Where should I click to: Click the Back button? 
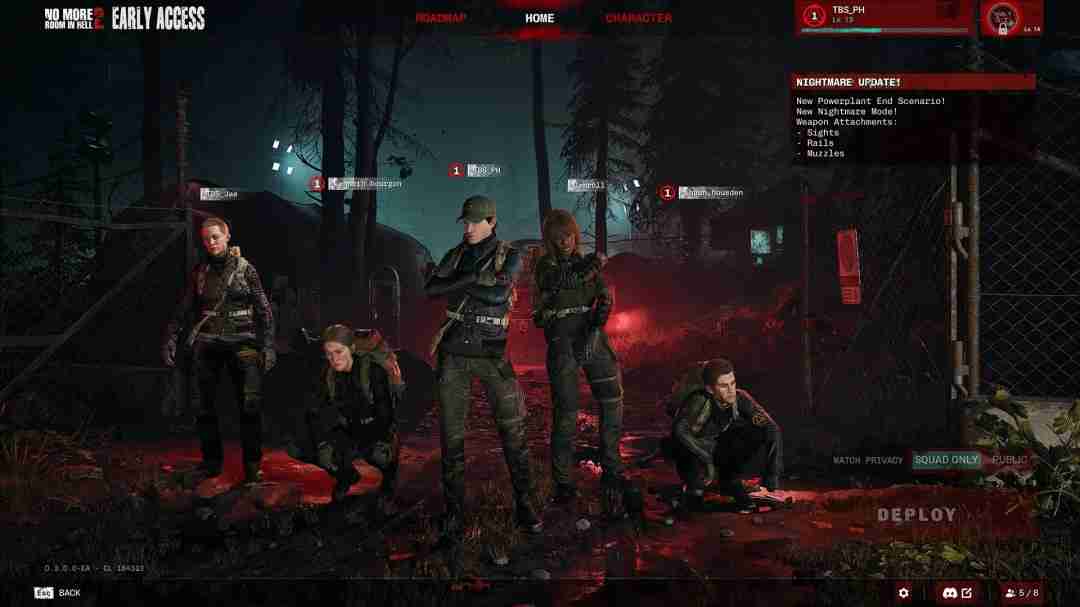pos(58,593)
